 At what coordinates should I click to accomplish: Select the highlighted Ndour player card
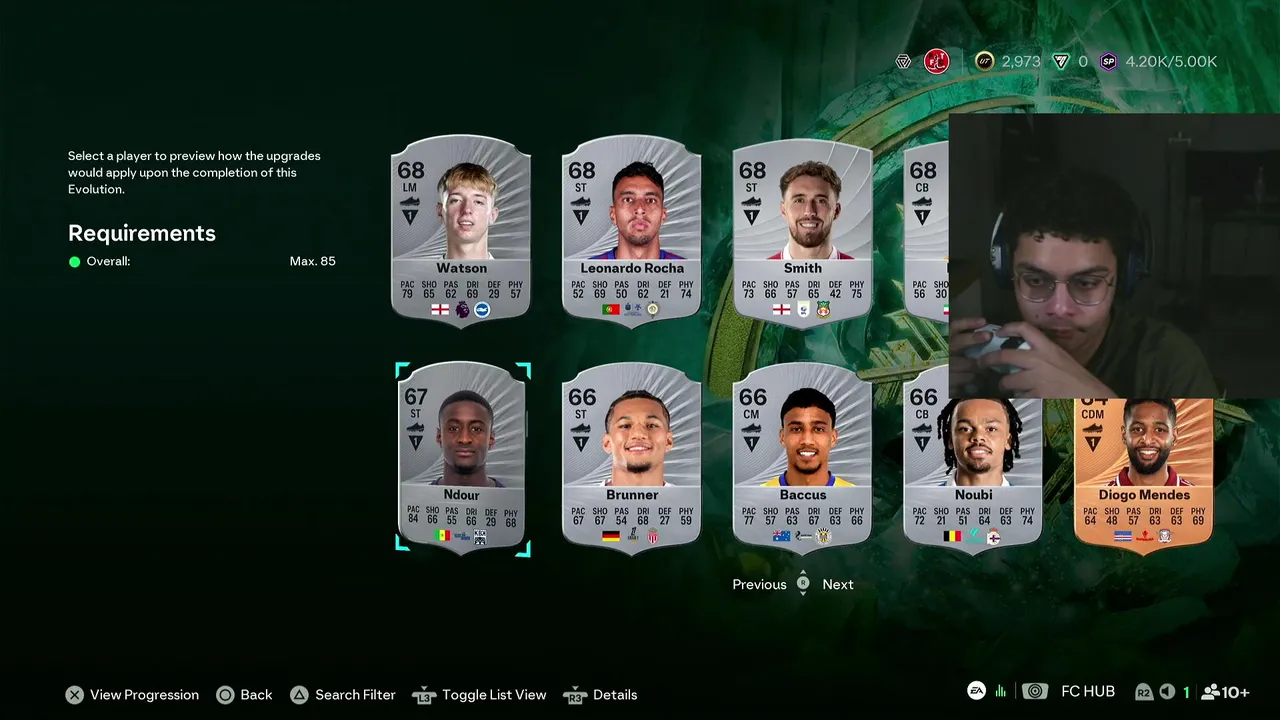(x=462, y=456)
